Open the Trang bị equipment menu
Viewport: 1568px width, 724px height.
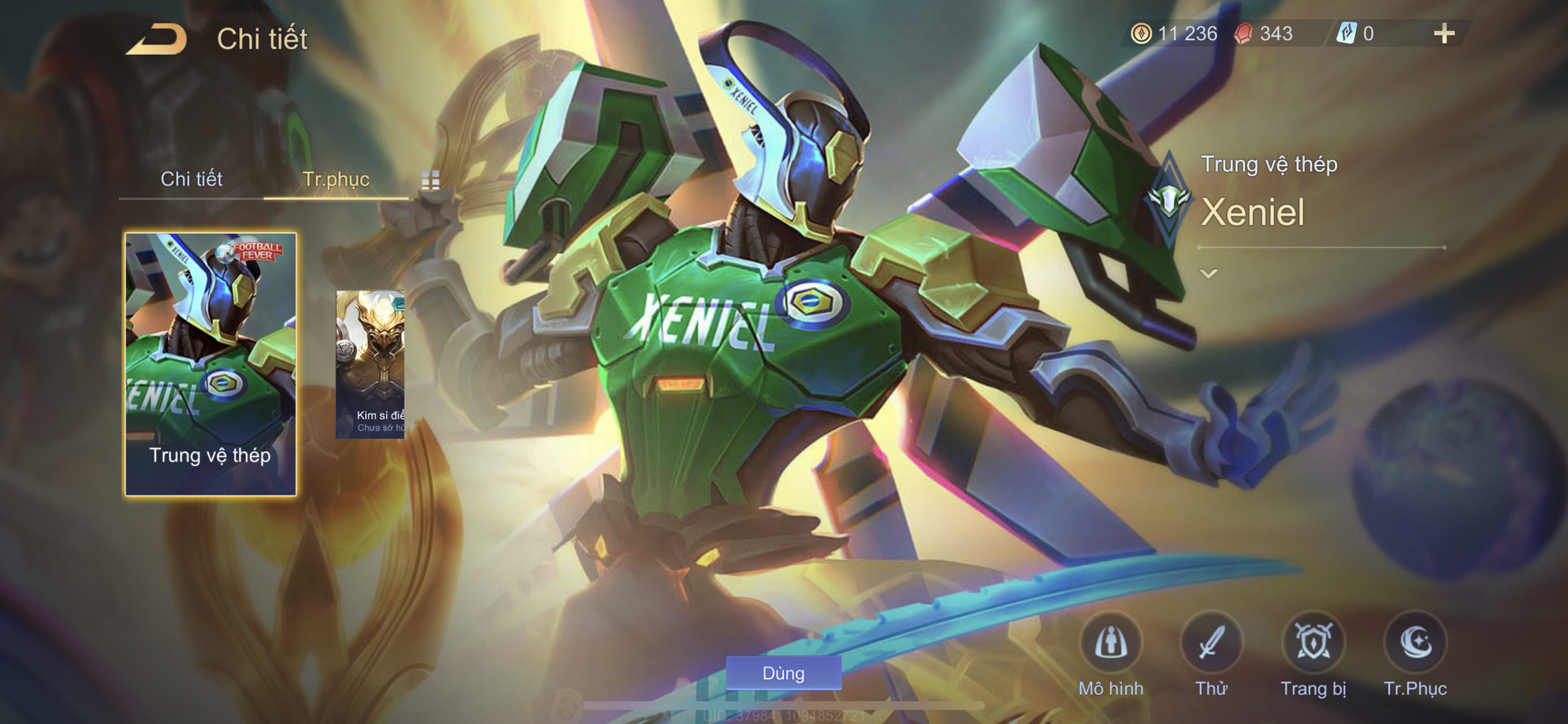[1313, 644]
